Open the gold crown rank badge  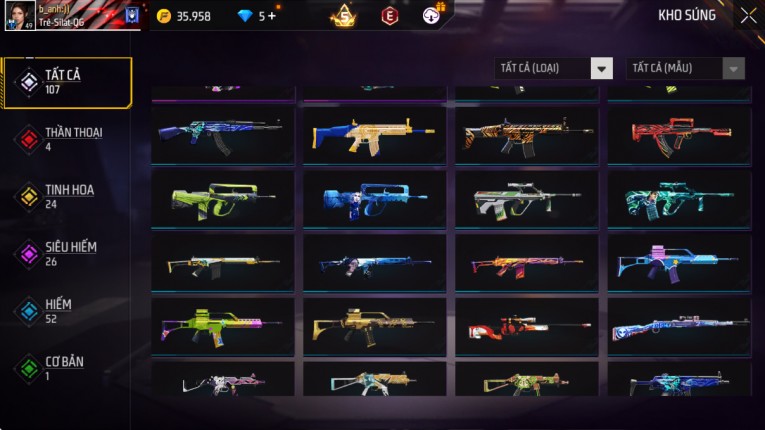click(344, 16)
